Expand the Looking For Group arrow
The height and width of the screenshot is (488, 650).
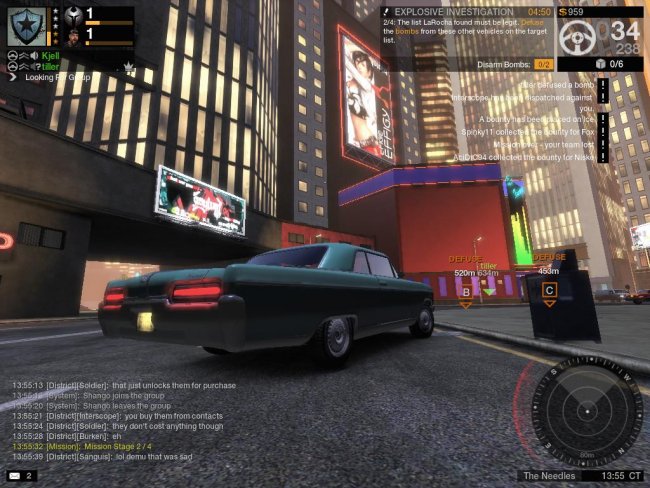pos(12,77)
